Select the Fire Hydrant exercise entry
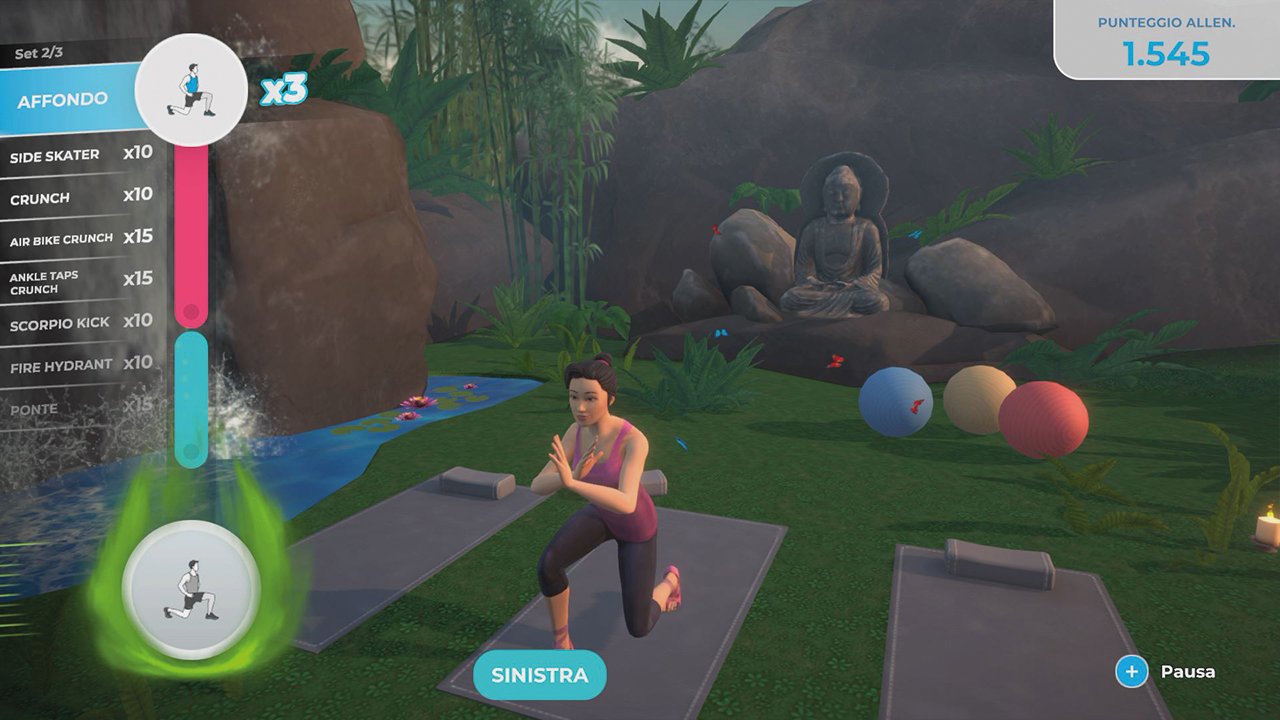 click(x=80, y=366)
